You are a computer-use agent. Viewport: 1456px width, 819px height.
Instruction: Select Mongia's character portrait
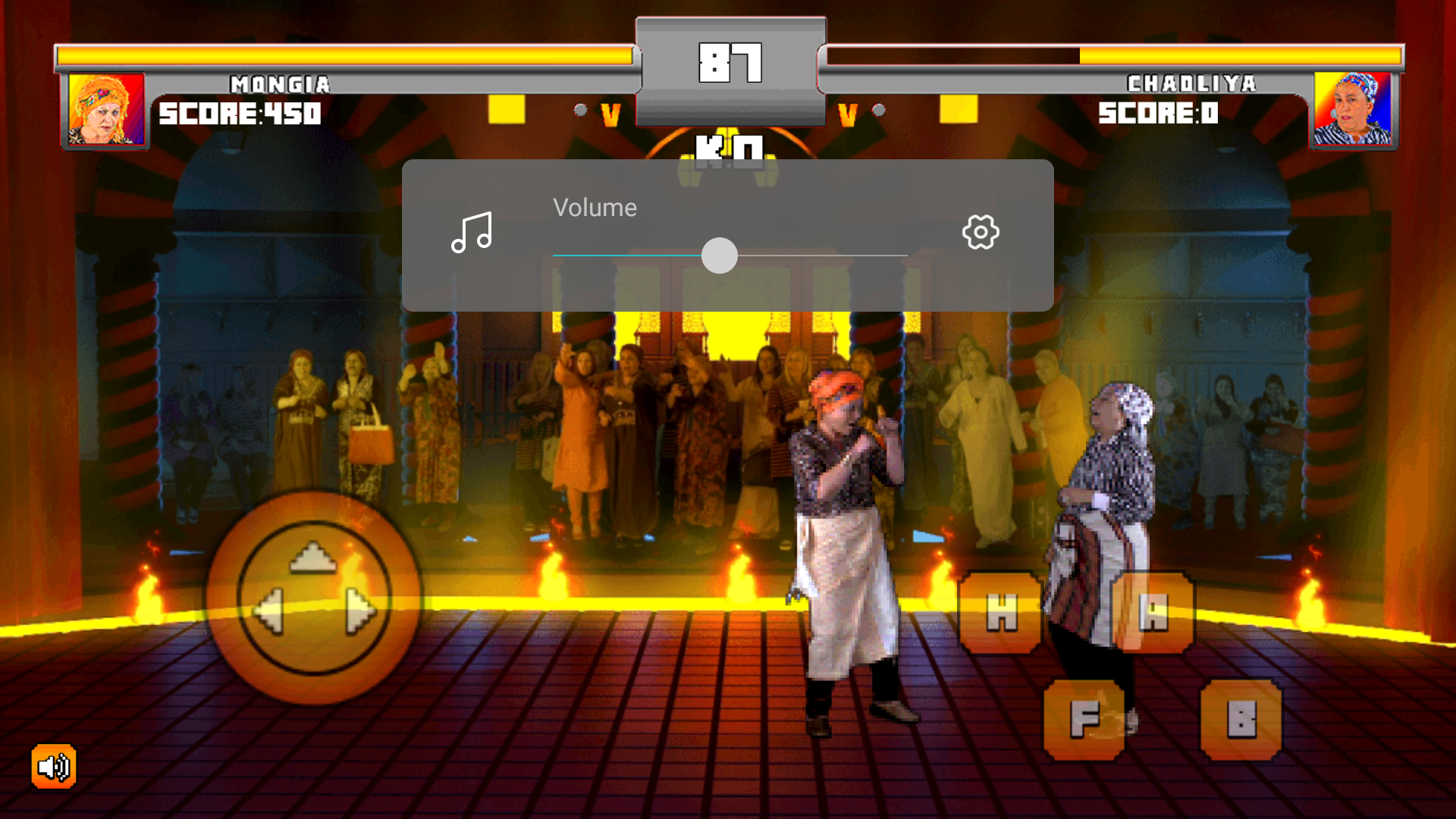(105, 109)
